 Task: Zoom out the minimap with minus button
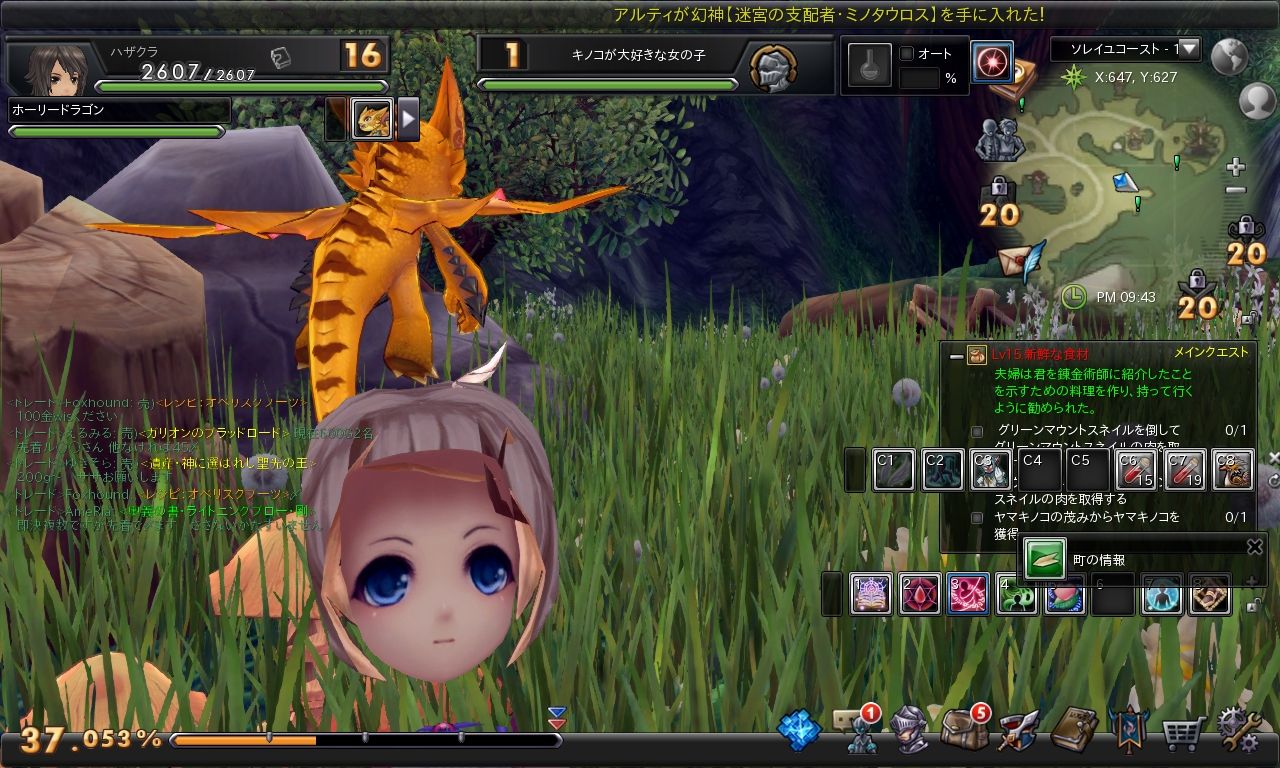pos(1236,190)
